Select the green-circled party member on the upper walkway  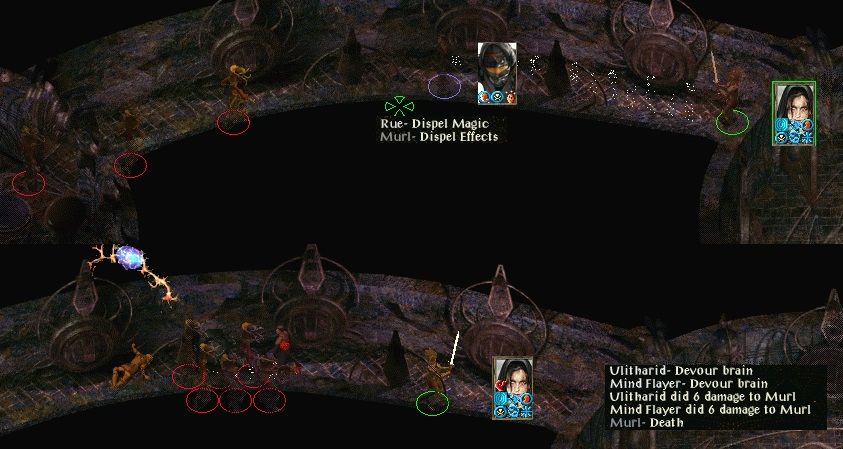(728, 96)
